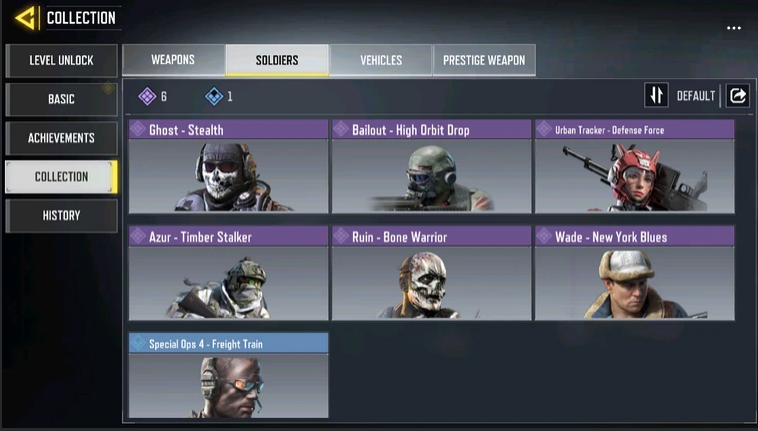Select the Basic menu entry
The image size is (758, 431).
click(61, 99)
